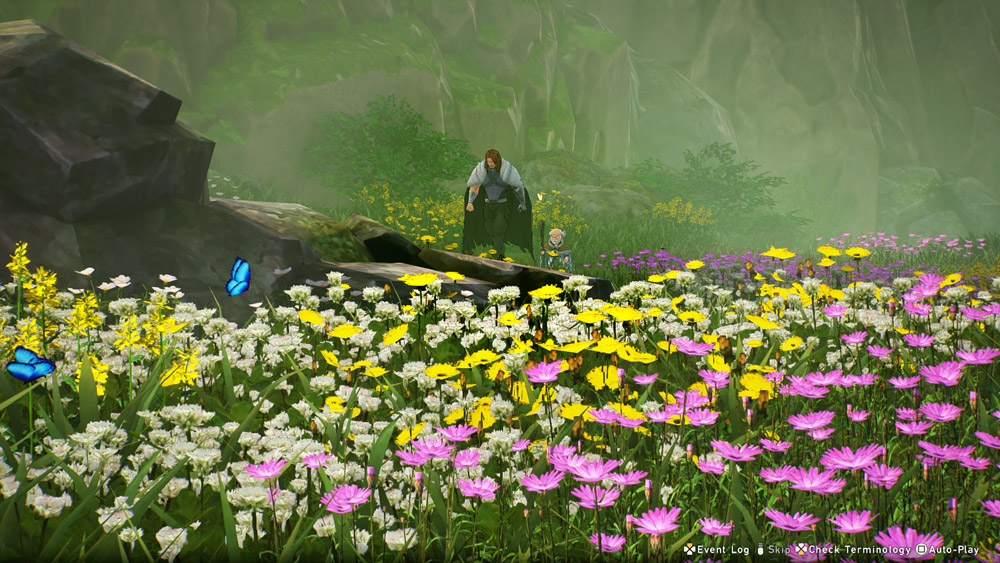Select Check Terminology

pos(846,550)
